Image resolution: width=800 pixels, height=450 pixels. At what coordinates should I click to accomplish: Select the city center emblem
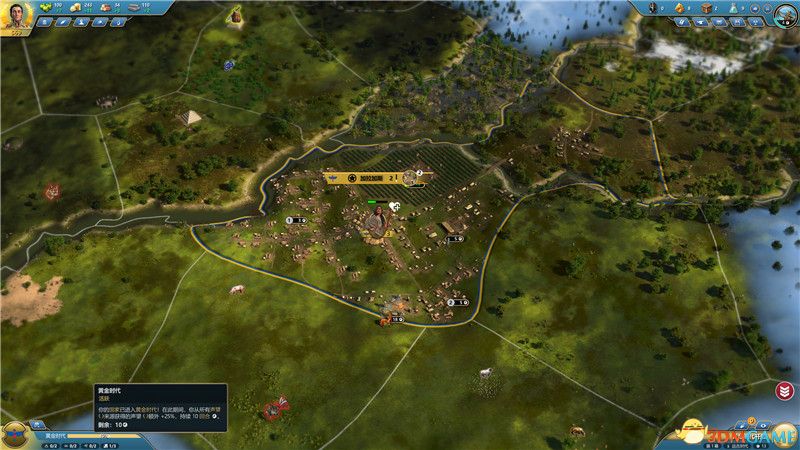pos(375,224)
